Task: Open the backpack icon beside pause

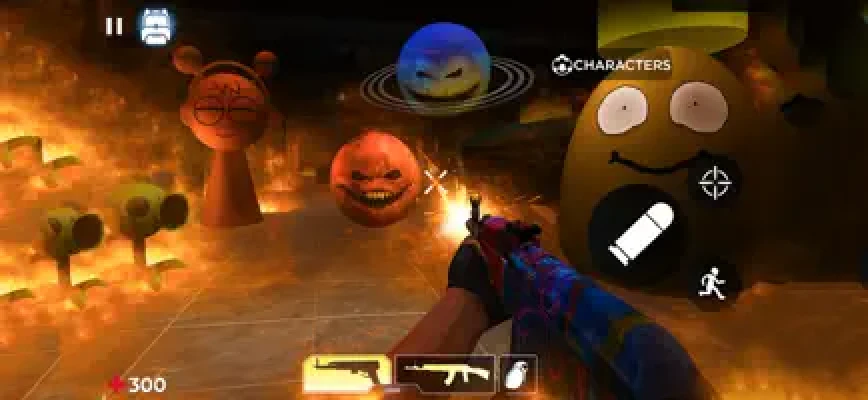Action: pyautogui.click(x=155, y=26)
